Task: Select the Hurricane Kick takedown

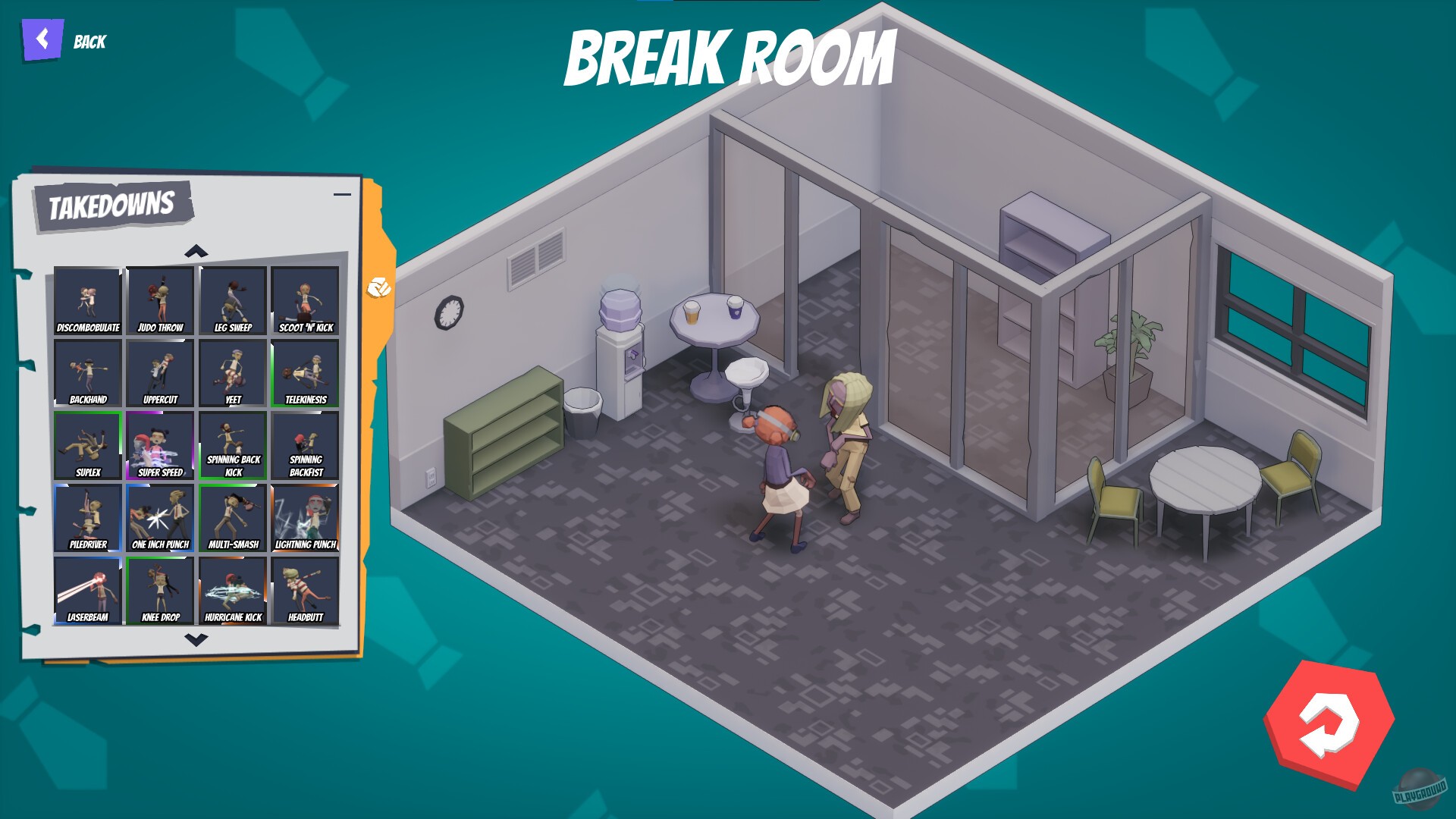Action: pyautogui.click(x=232, y=589)
